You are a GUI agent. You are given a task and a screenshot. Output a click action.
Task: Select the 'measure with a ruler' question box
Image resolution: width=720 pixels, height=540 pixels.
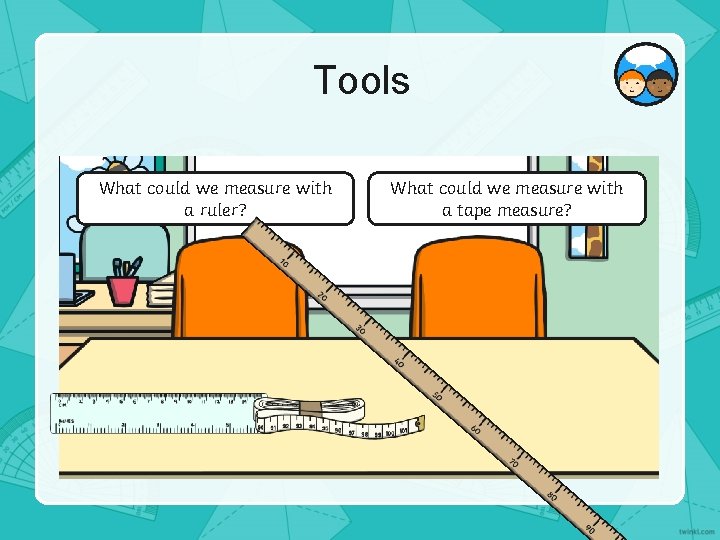click(215, 198)
